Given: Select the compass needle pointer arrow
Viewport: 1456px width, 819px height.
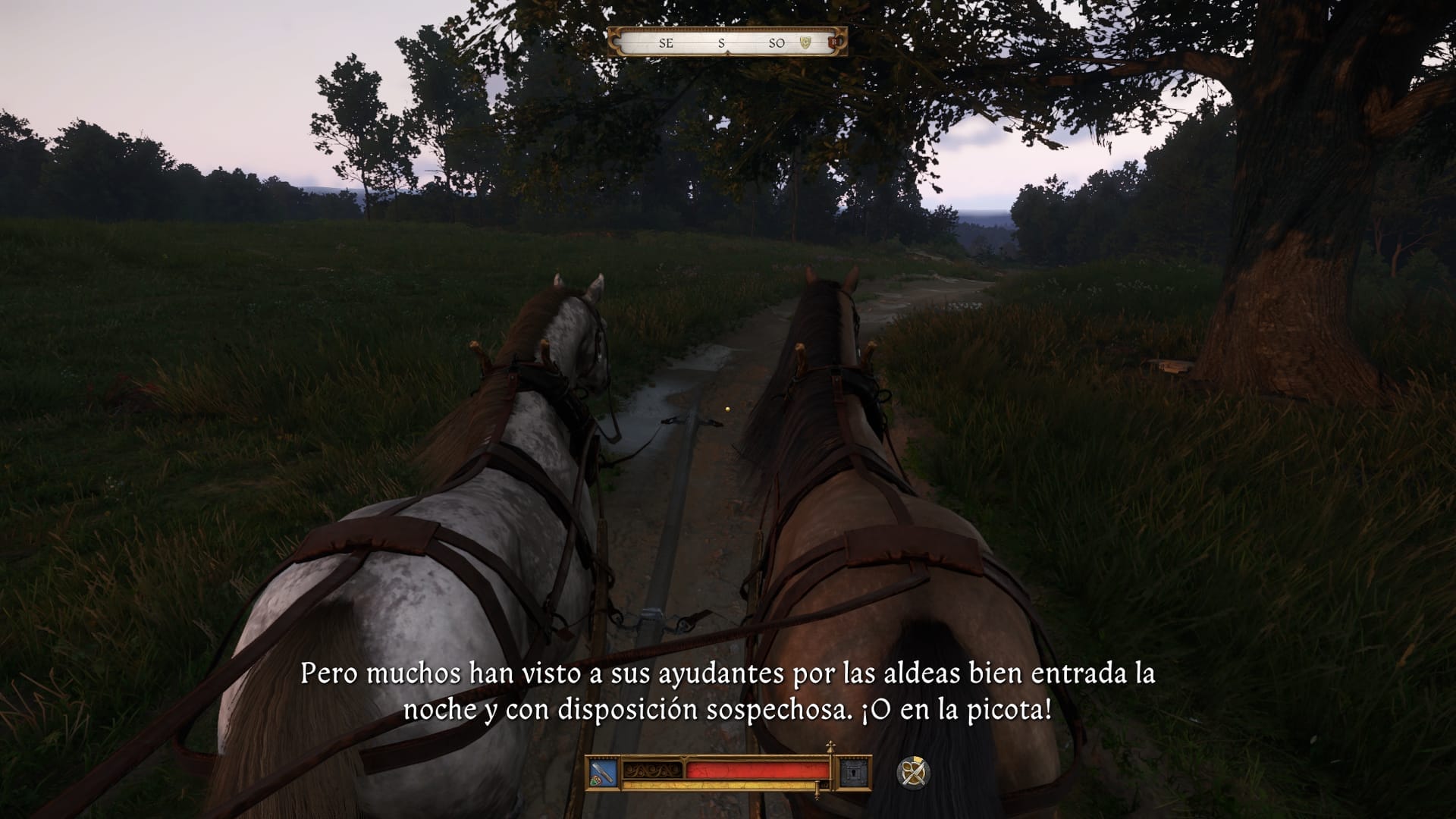Looking at the screenshot, I should [728, 52].
